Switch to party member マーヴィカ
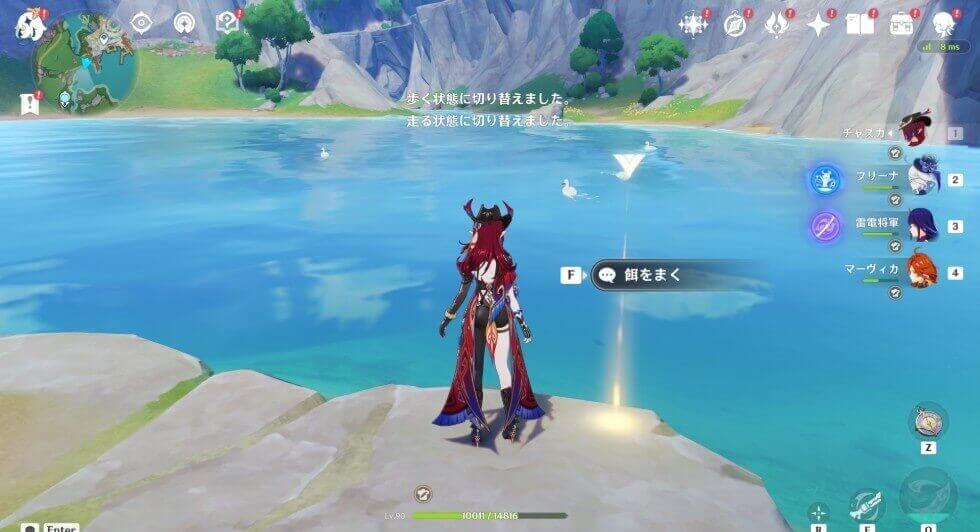The image size is (980, 532). coord(922,271)
